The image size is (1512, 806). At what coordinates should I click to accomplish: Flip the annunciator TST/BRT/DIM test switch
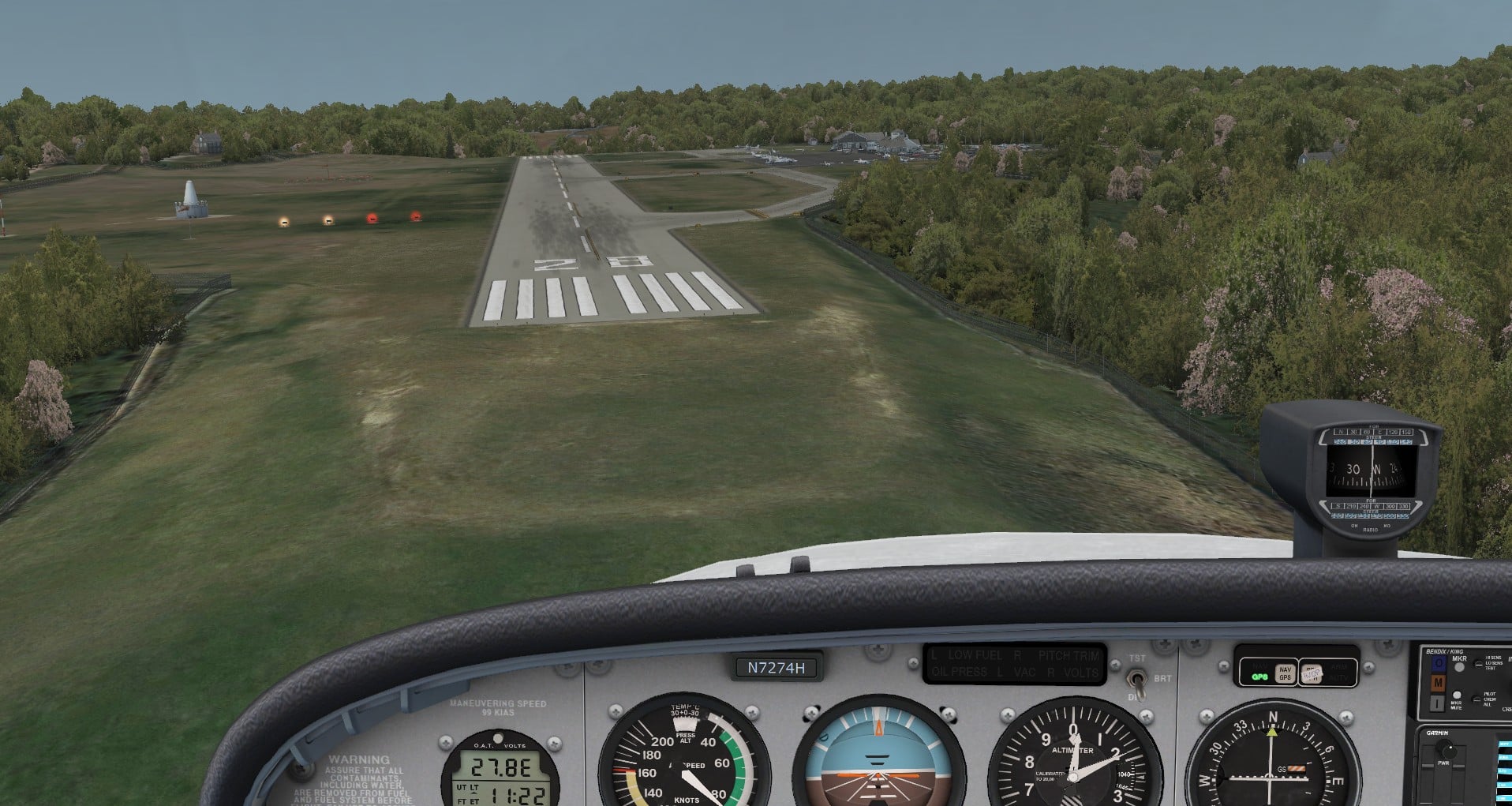tap(1136, 679)
